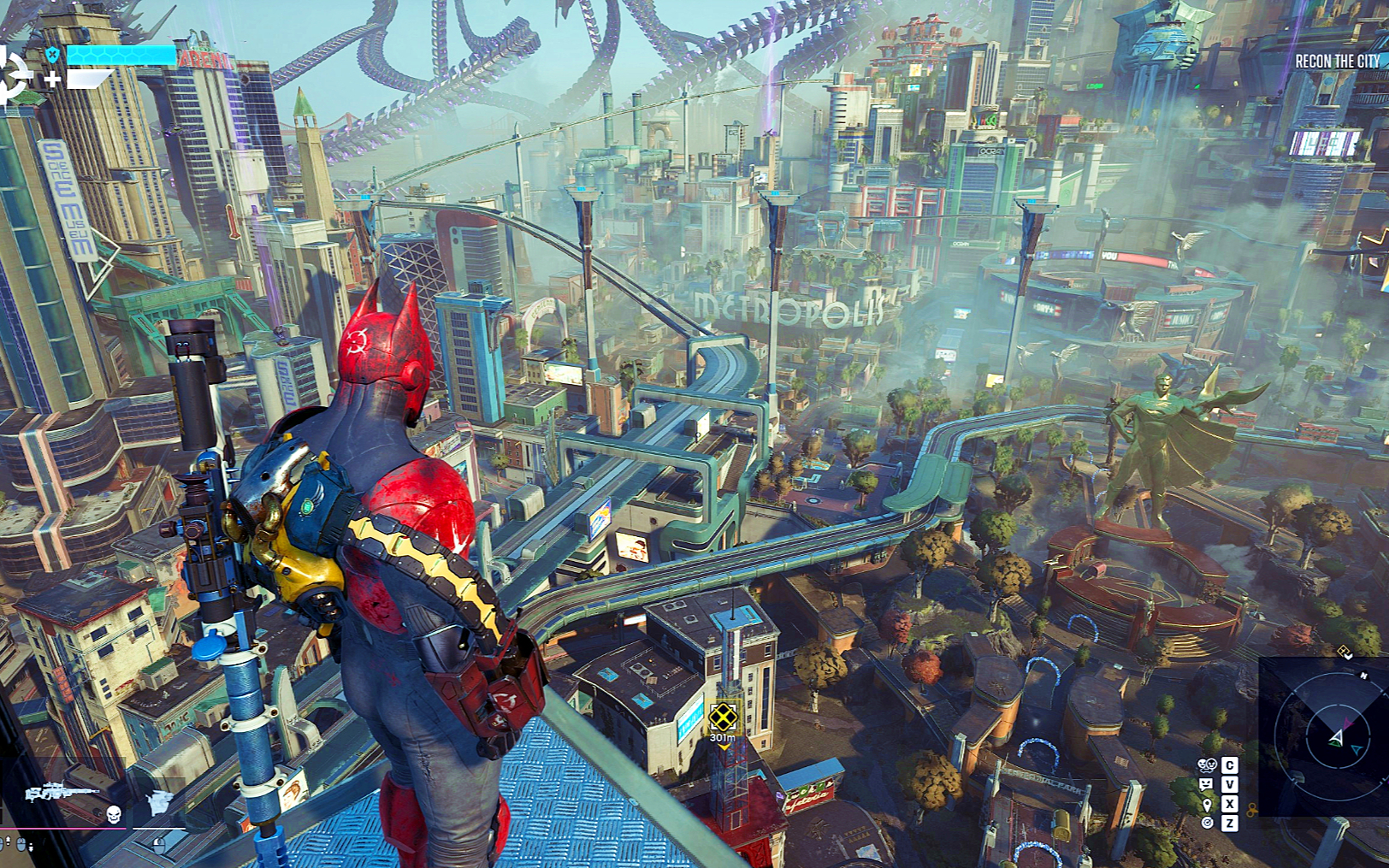Open the Recon the City objective tracker
The image size is (1389, 868).
(x=1336, y=62)
